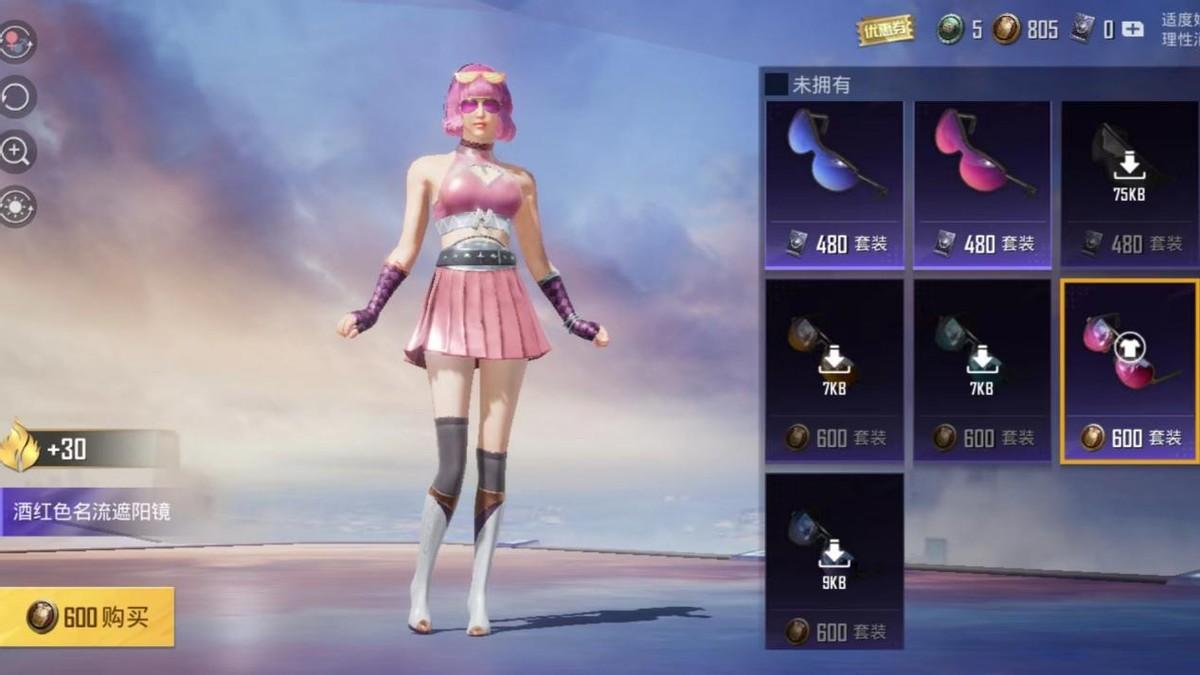Viewport: 1200px width, 675px height.
Task: Reset character rotation with the circular arrow
Action: [18, 97]
